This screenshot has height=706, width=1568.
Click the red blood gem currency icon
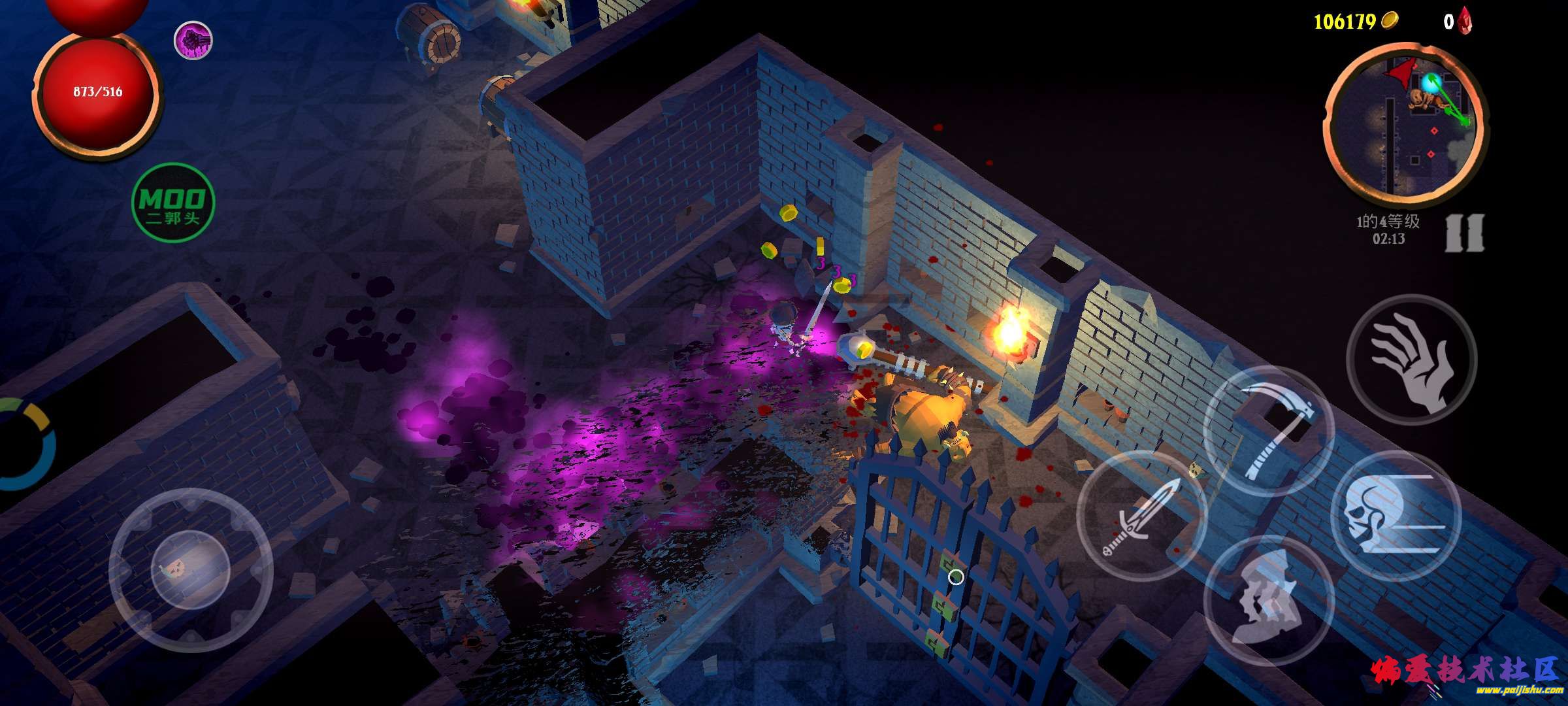pyautogui.click(x=1464, y=21)
